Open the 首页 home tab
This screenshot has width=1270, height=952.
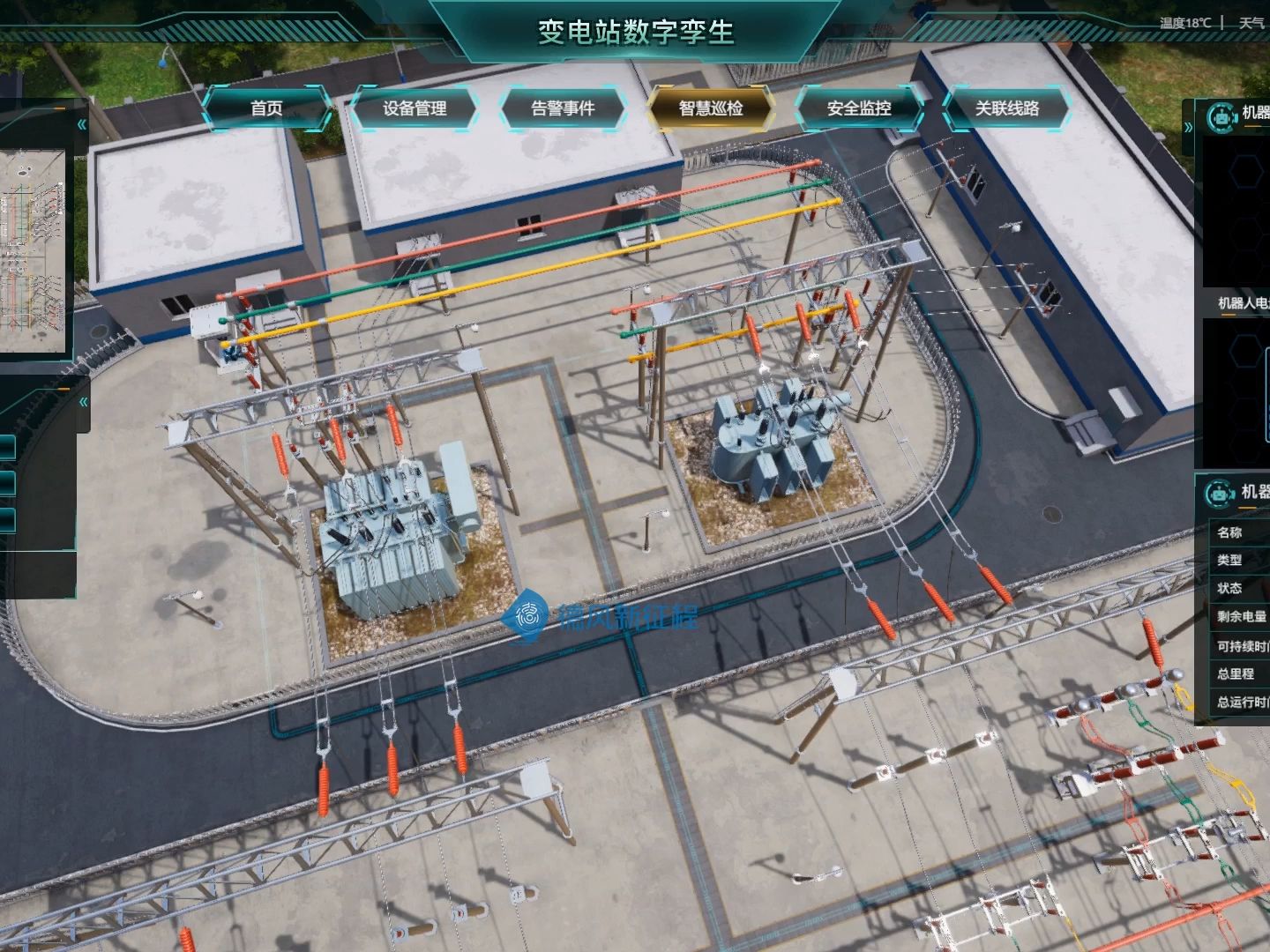266,108
